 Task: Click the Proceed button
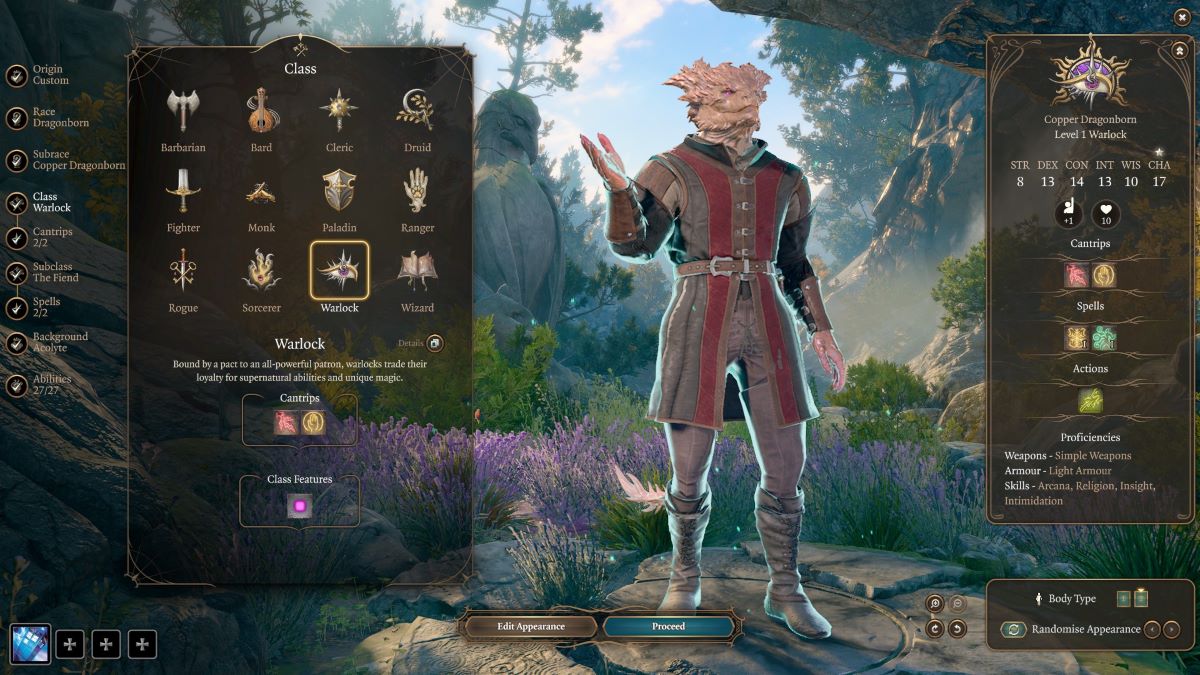(669, 626)
